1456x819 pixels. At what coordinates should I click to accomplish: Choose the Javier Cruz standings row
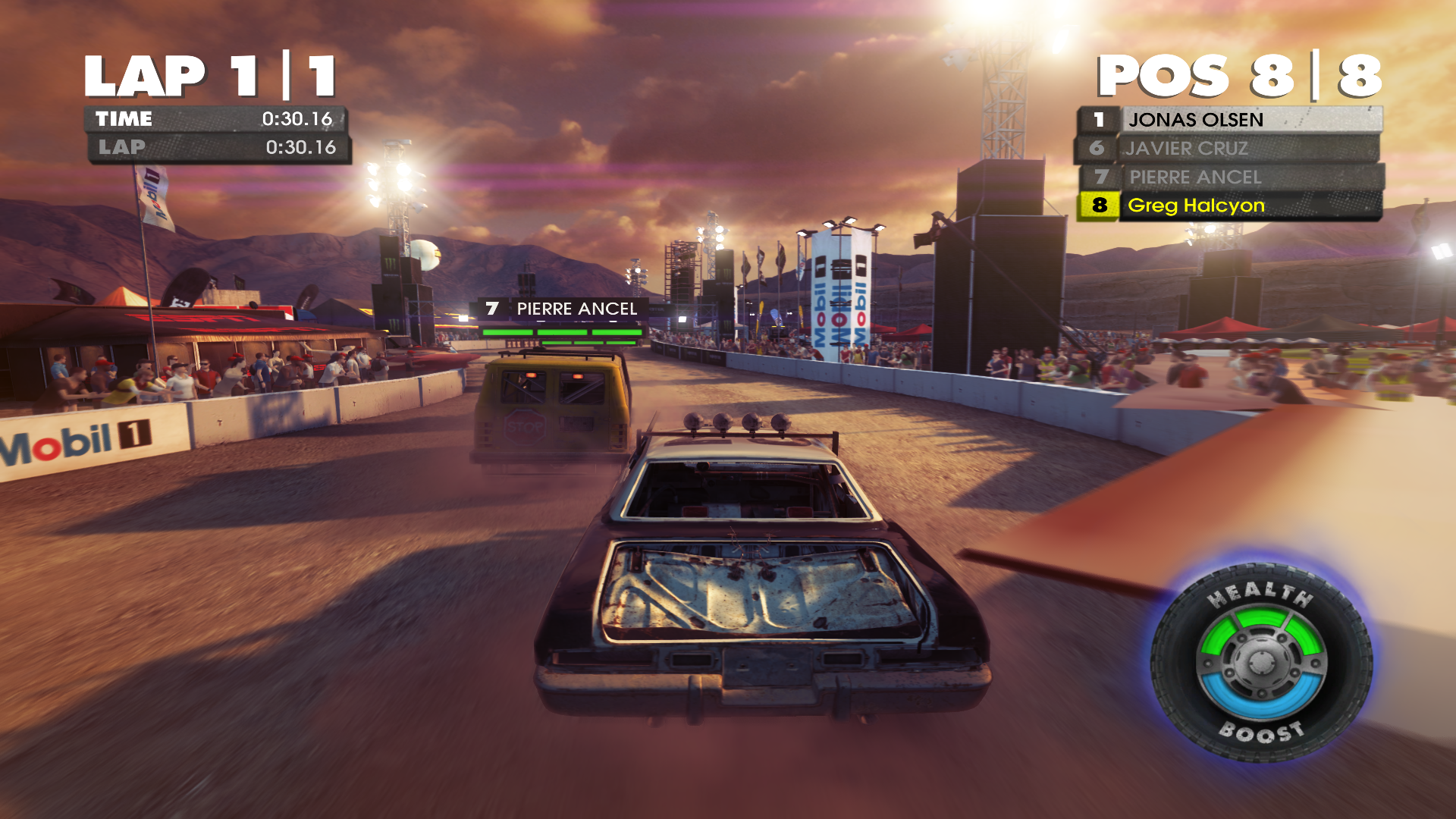coord(1228,149)
